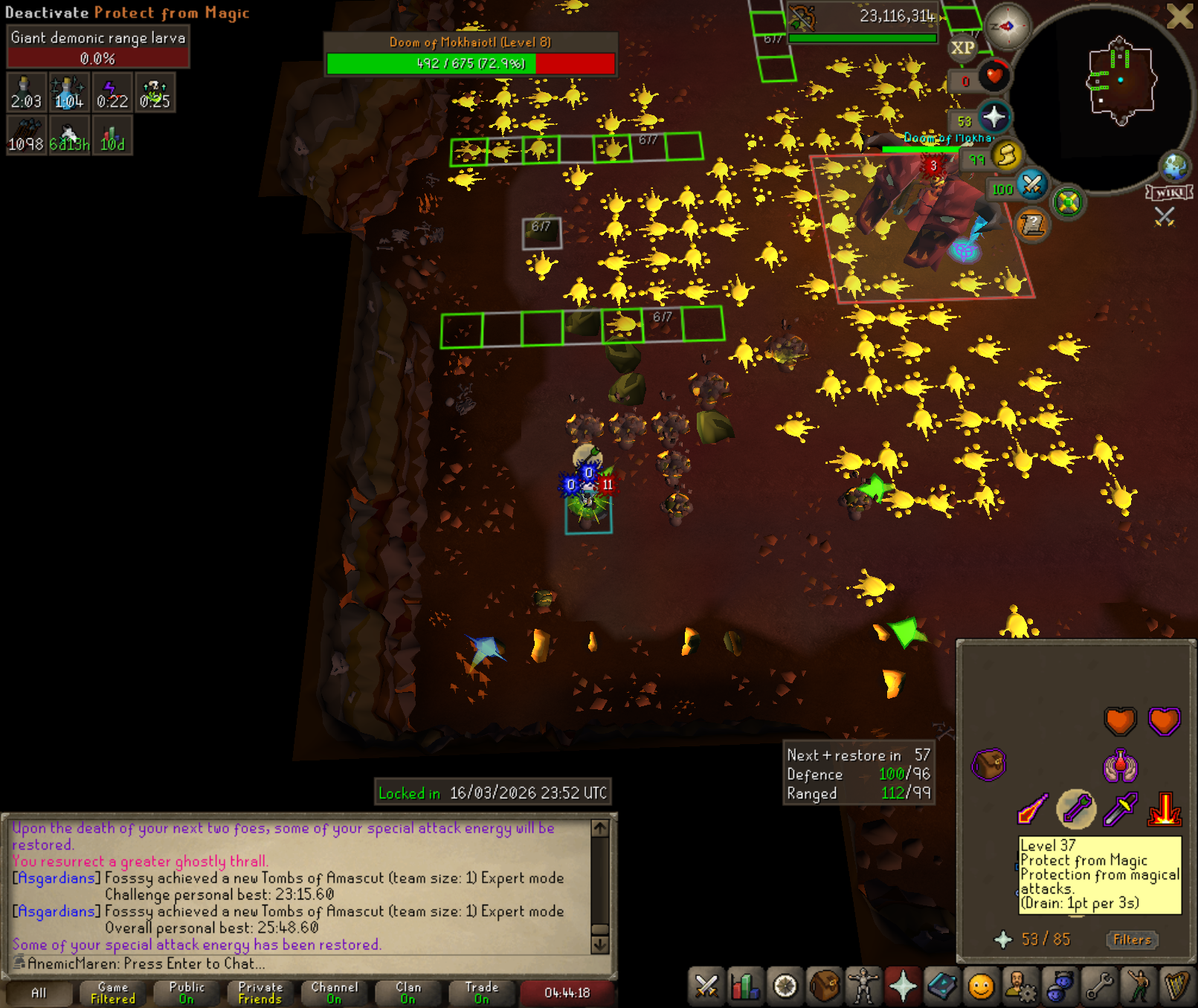
Task: Activate the special attack orb
Action: click(1031, 185)
